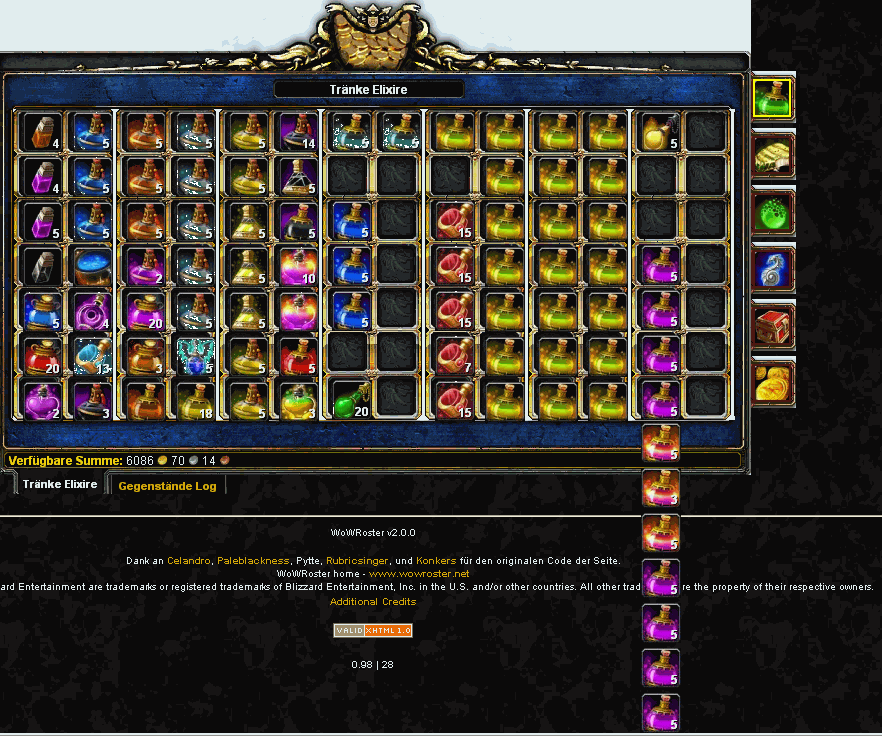Open the Additional Credits link
Viewport: 882px width, 736px height.
click(373, 602)
